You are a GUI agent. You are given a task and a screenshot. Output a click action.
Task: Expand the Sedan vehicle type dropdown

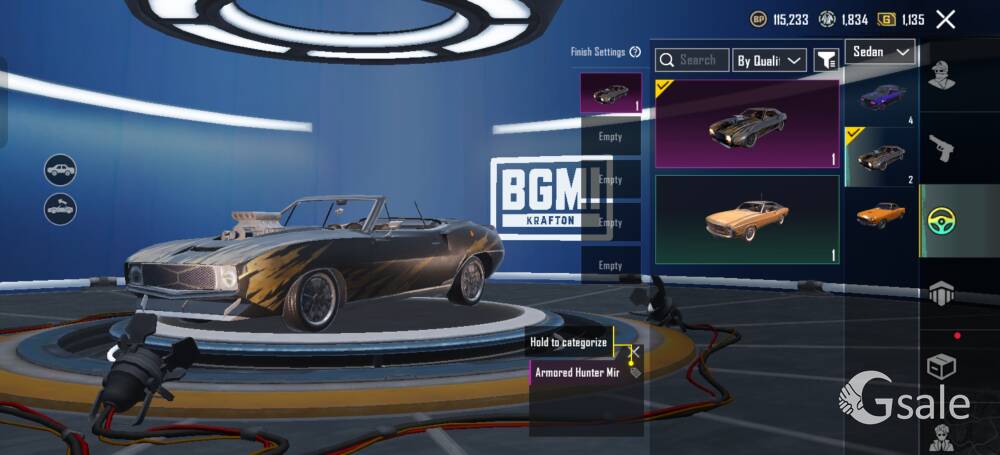(880, 52)
